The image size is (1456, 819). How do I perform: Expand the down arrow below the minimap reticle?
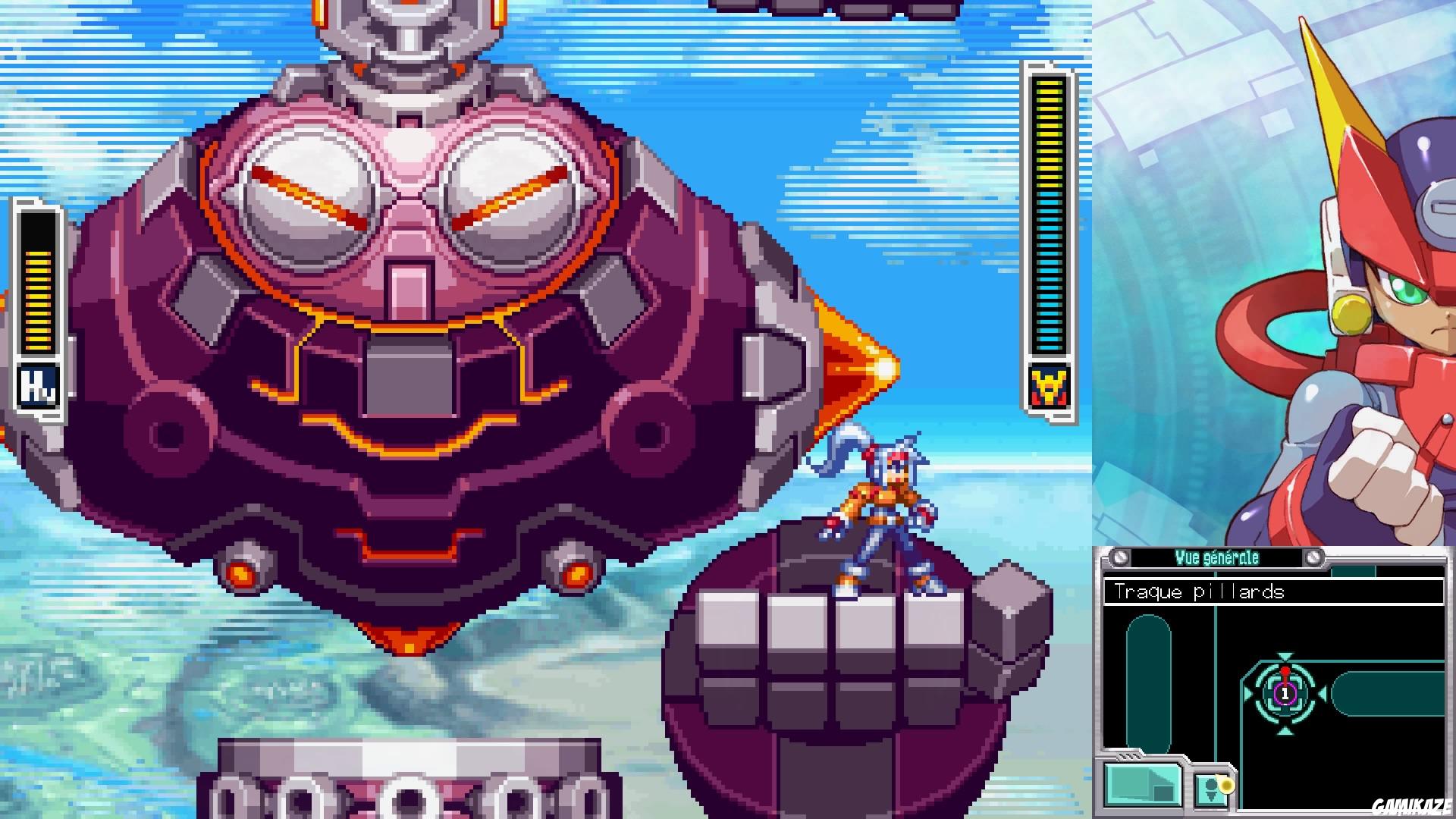(x=1286, y=732)
